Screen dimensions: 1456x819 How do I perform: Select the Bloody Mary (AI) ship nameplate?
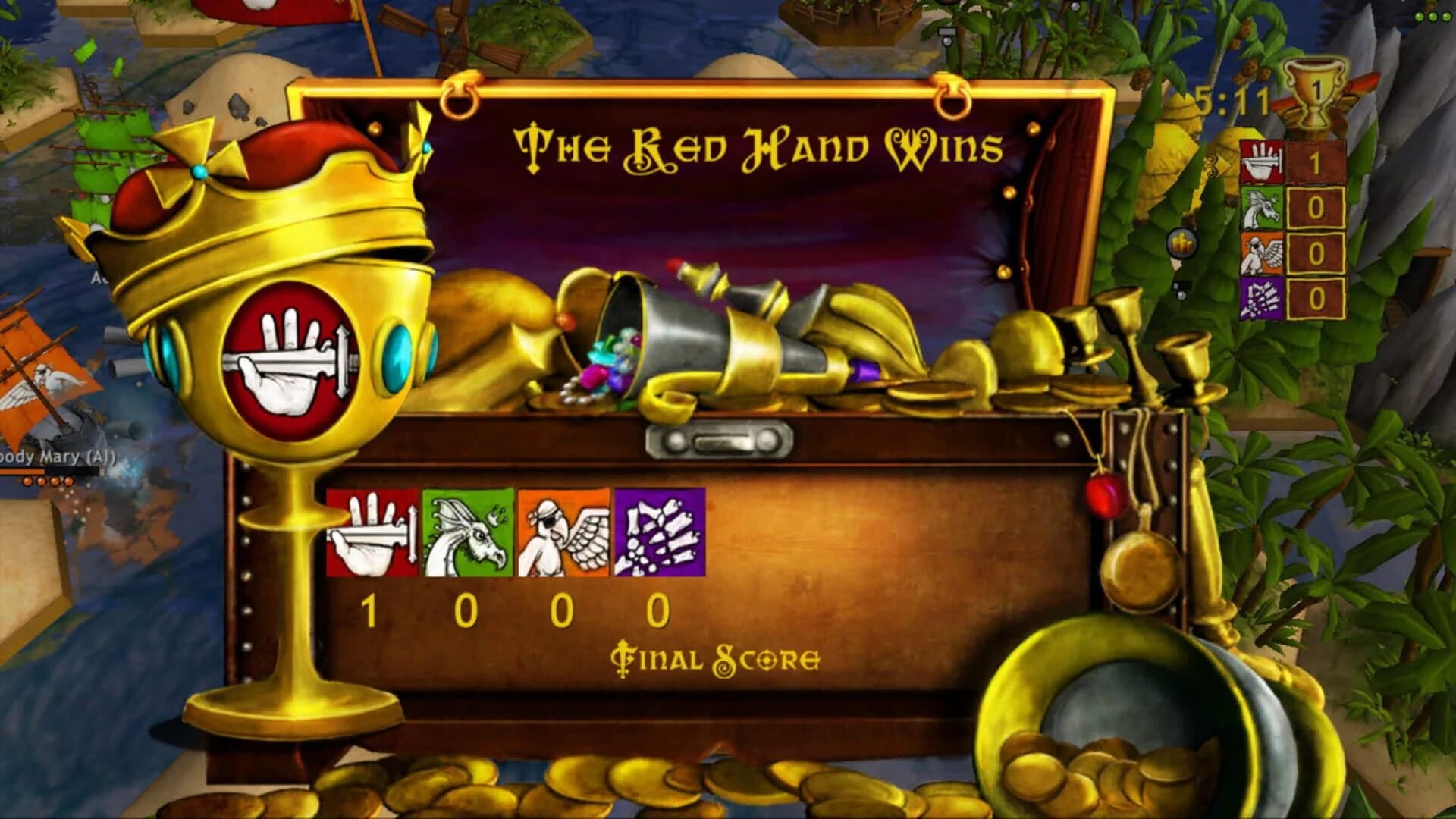[53, 457]
